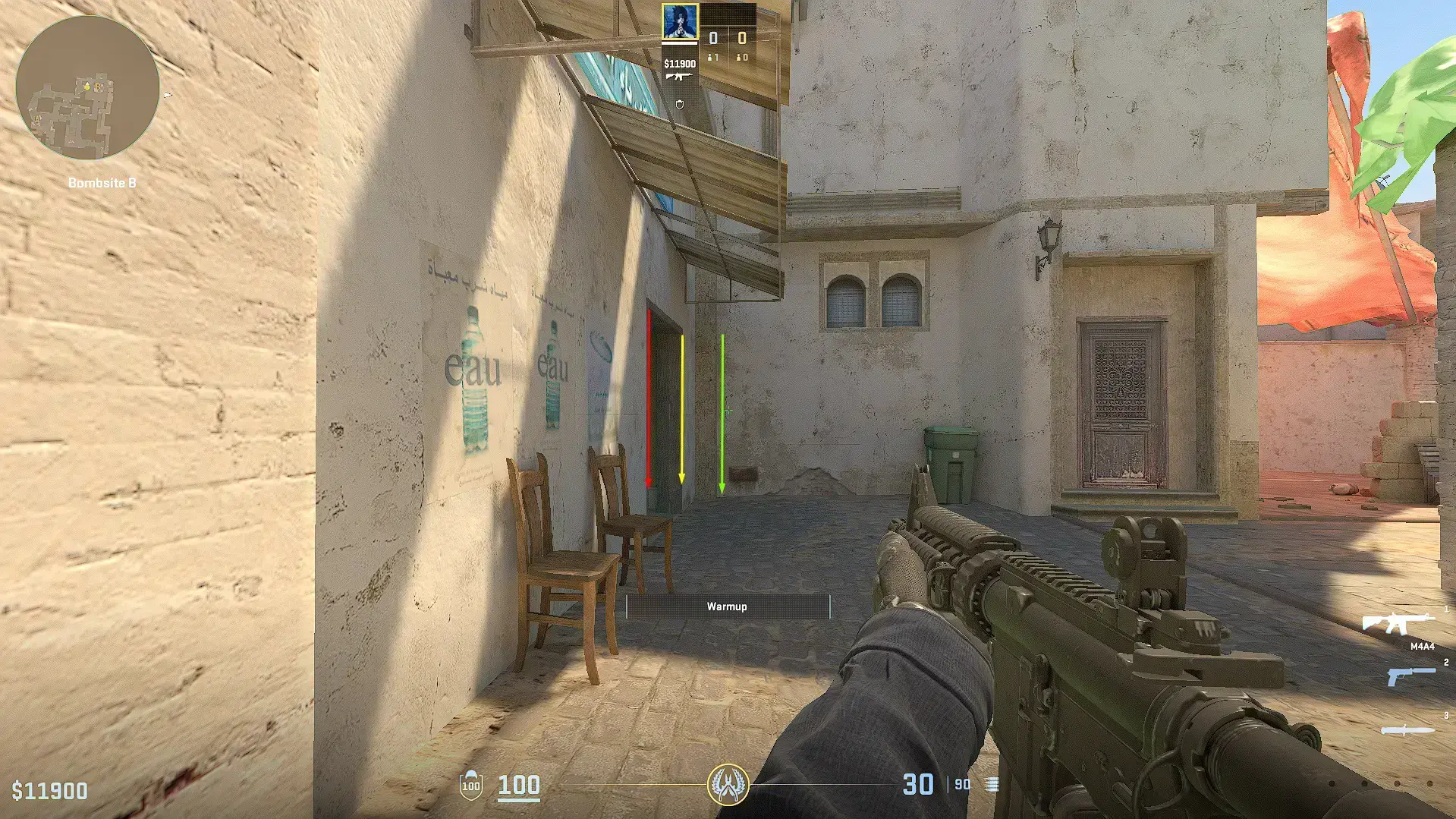Click the armor shield icon

pos(471,784)
